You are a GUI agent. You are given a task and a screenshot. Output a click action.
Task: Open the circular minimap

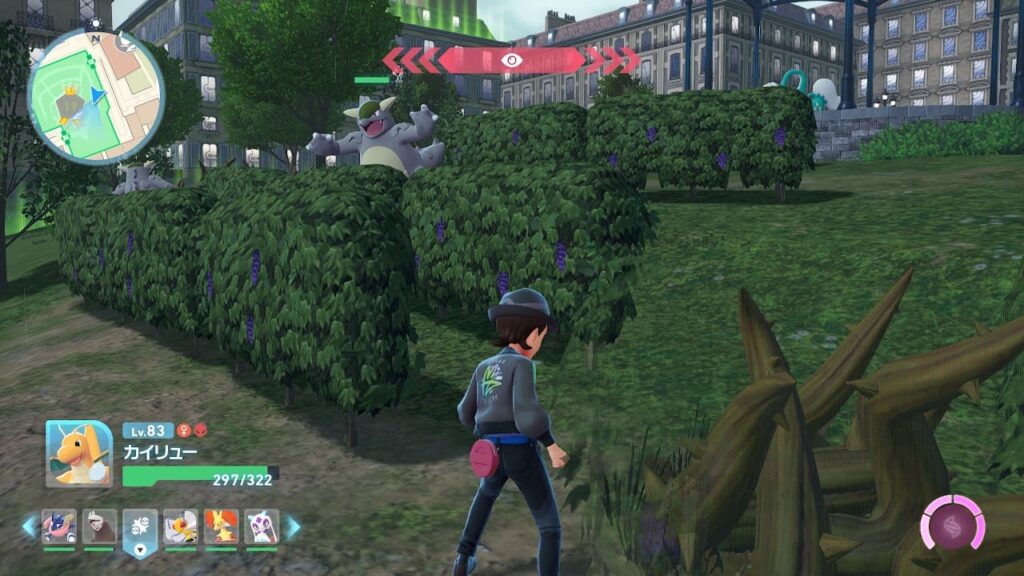coord(96,95)
